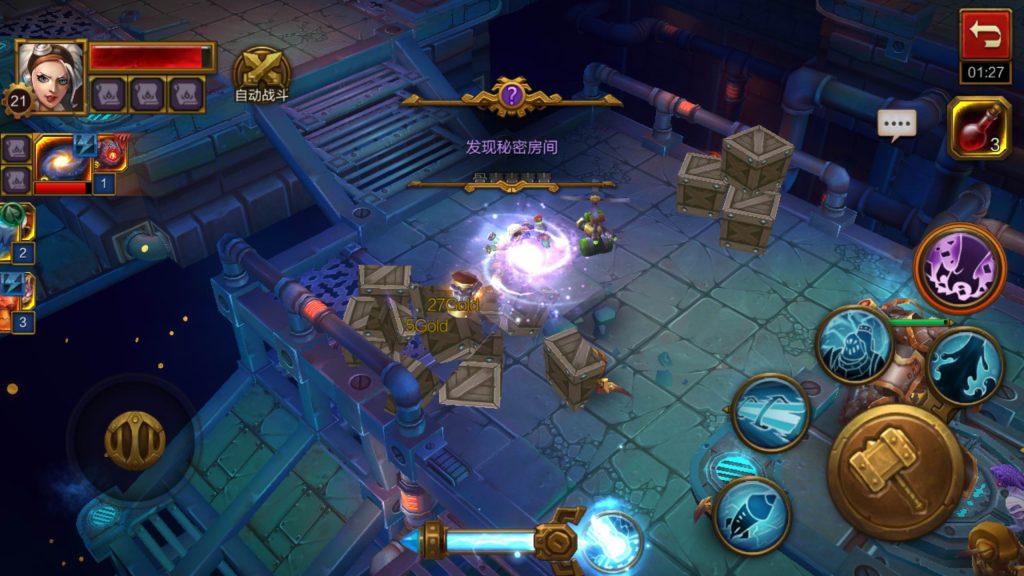Viewport: 1024px width, 576px height.
Task: Attack with the golden hammer button
Action: pyautogui.click(x=895, y=471)
